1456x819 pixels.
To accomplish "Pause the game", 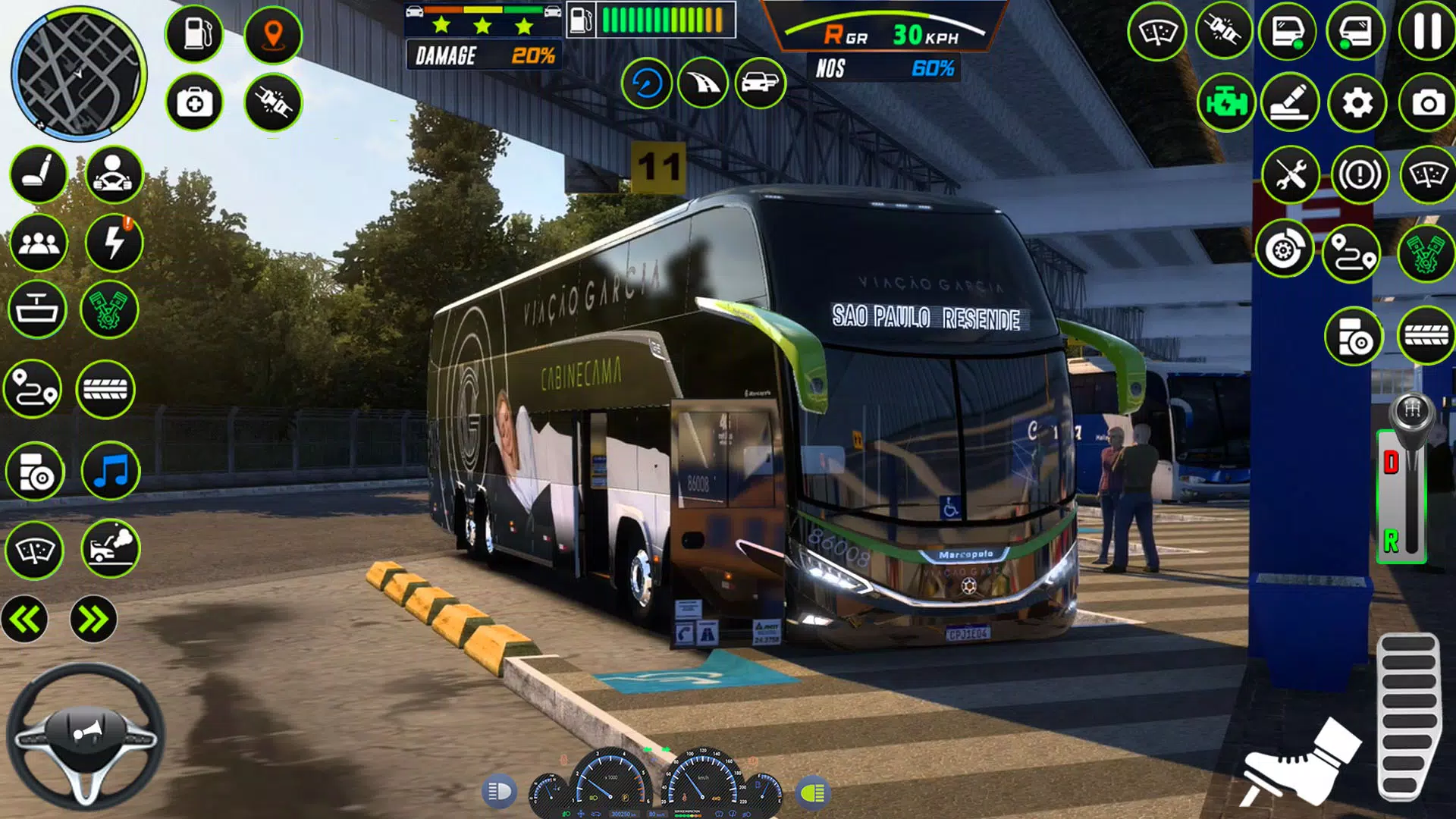I will click(x=1426, y=32).
